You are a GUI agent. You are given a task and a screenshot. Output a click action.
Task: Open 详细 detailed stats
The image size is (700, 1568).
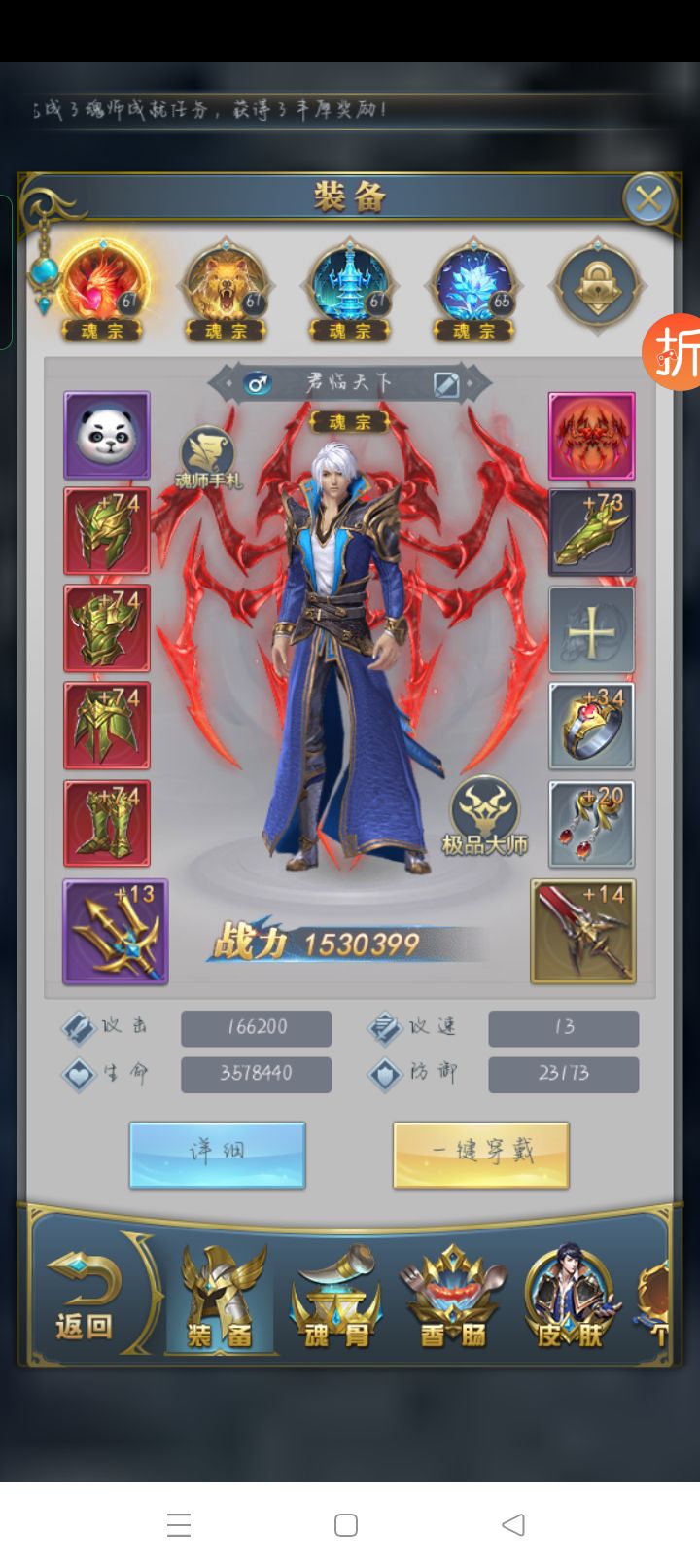[217, 1154]
